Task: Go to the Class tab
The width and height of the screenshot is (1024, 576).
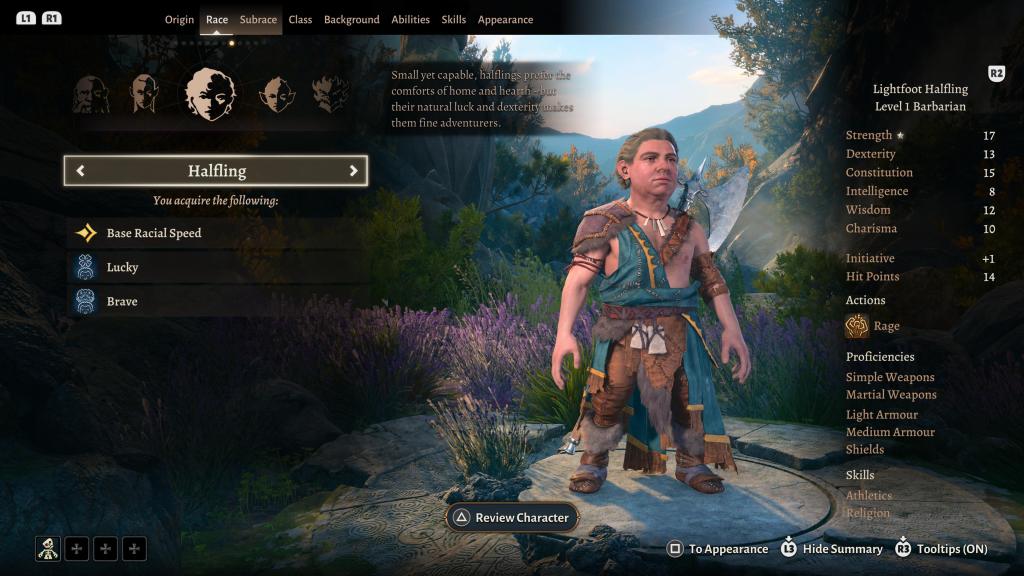Action: coord(300,20)
